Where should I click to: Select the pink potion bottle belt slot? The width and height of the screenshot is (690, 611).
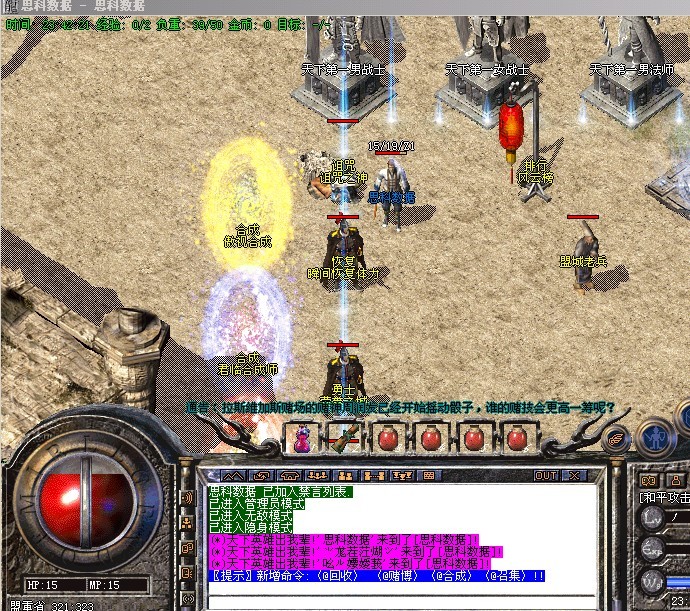(300, 437)
